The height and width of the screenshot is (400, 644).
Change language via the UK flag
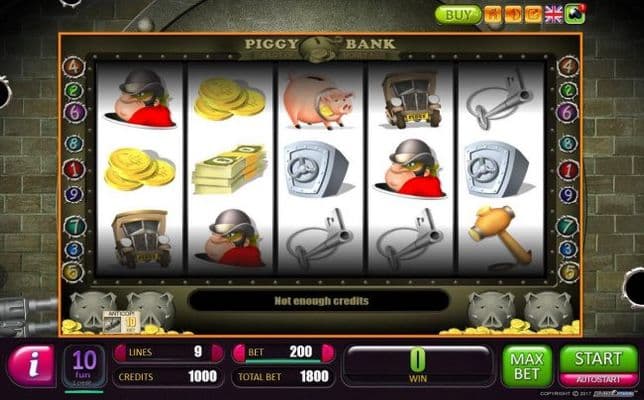[553, 14]
